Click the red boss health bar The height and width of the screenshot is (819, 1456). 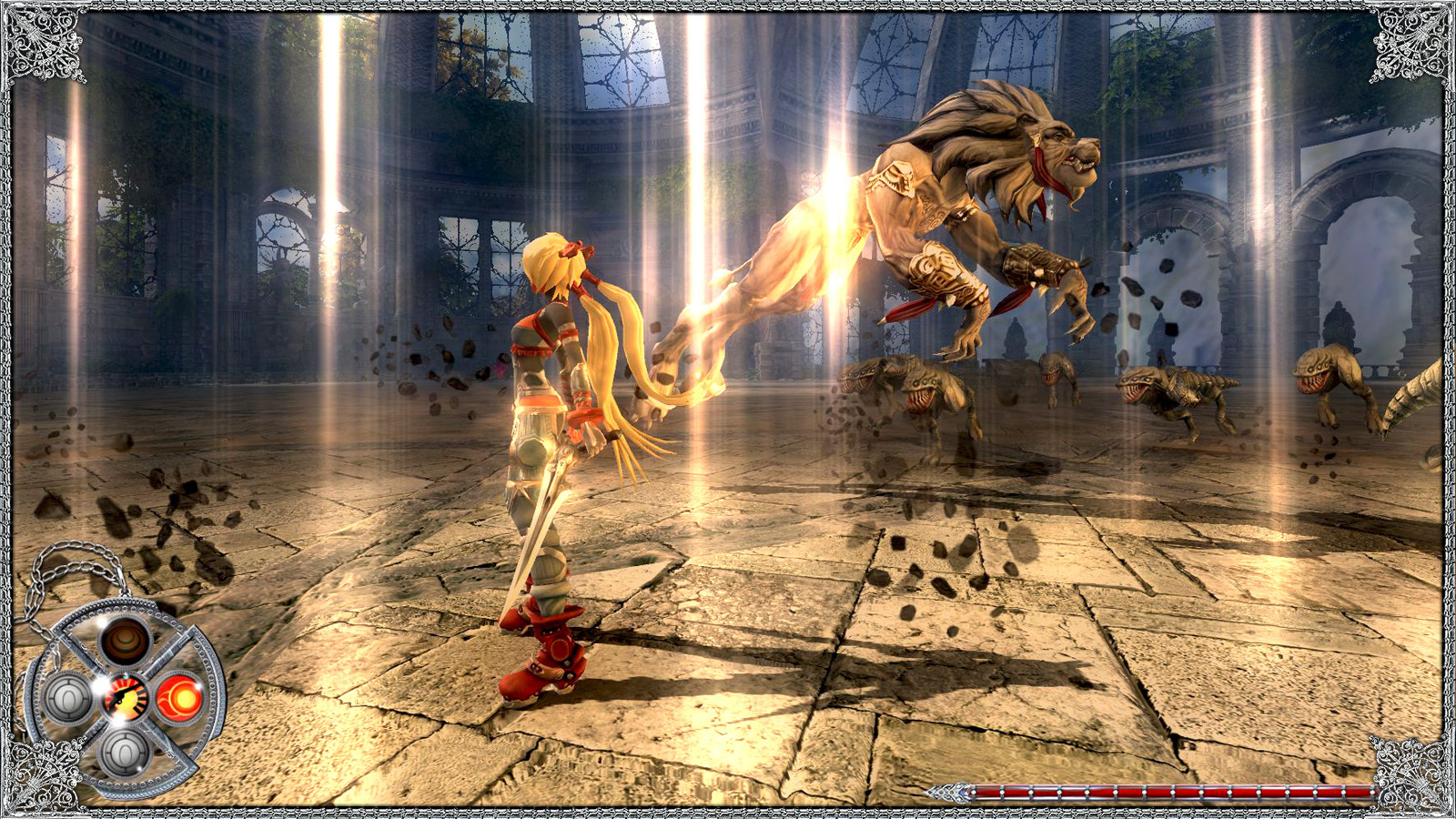[x=1156, y=790]
